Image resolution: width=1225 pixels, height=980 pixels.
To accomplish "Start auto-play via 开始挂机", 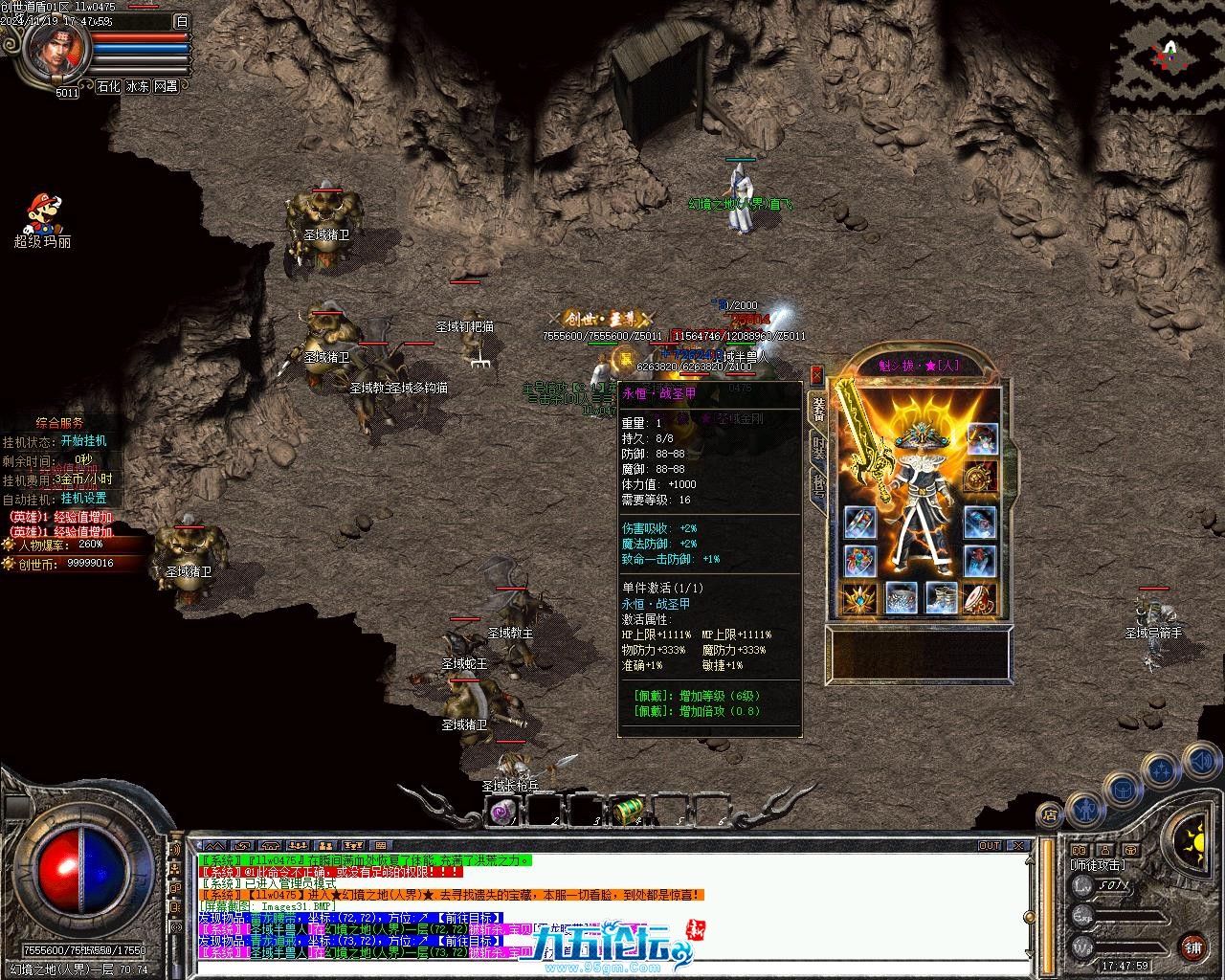I will click(83, 441).
